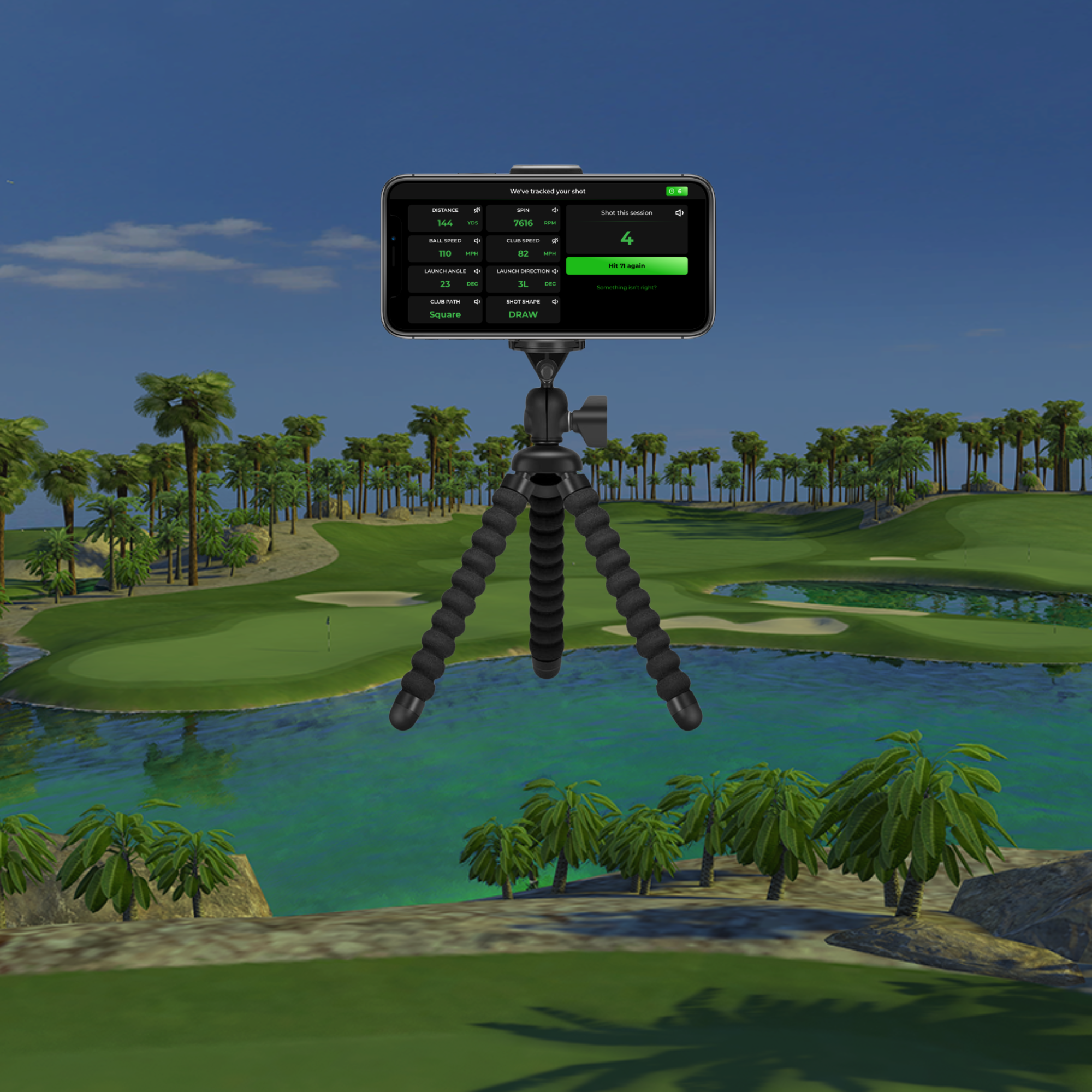Click the Launch Direction speaker icon
The width and height of the screenshot is (1092, 1092).
(555, 271)
